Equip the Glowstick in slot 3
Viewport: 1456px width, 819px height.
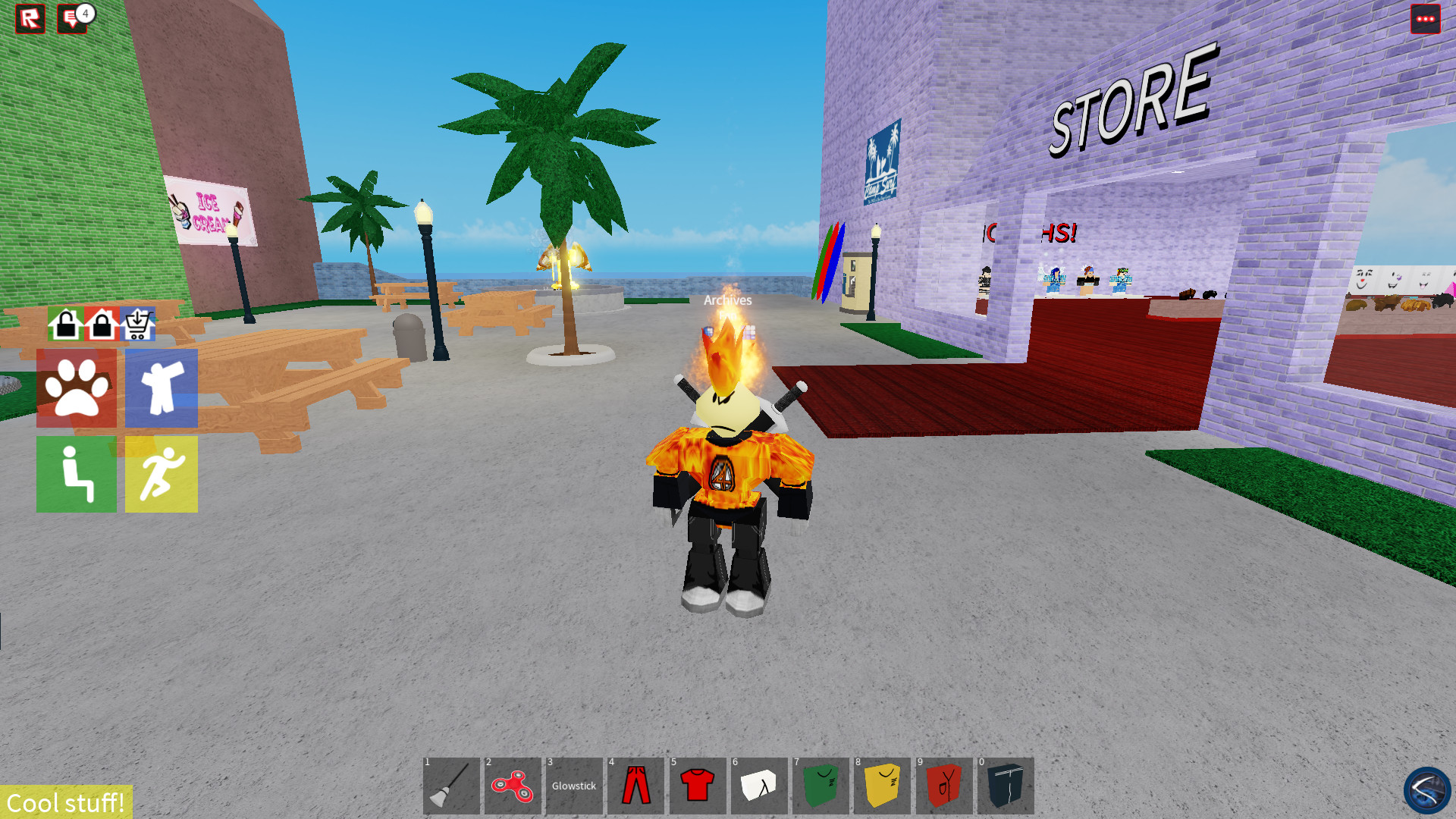tap(575, 786)
